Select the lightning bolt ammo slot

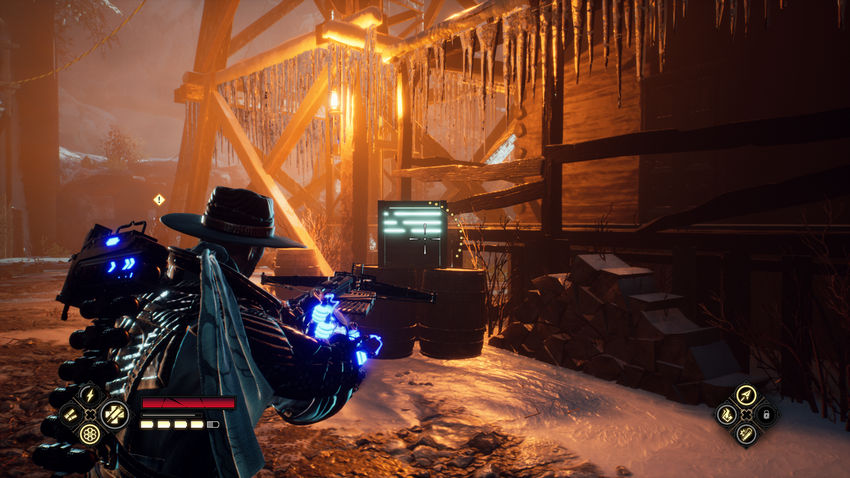[90, 395]
